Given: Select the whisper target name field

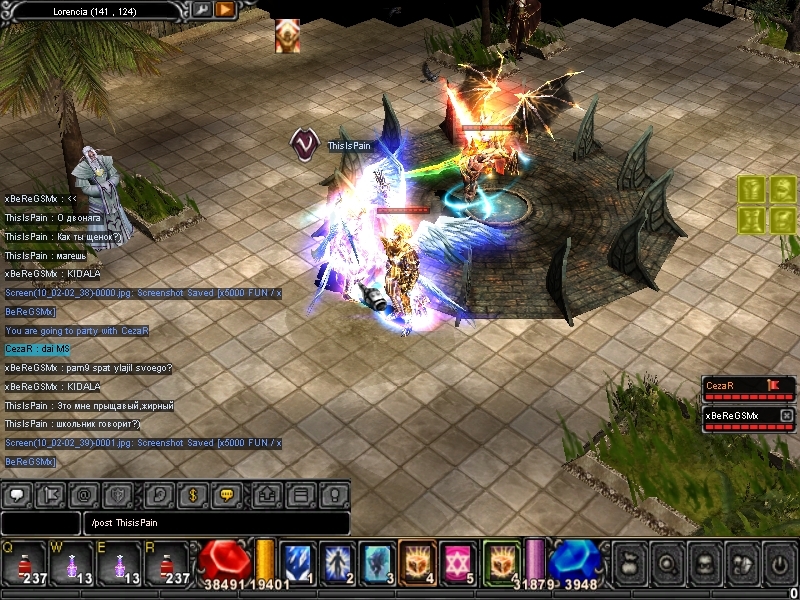Looking at the screenshot, I should (x=41, y=523).
